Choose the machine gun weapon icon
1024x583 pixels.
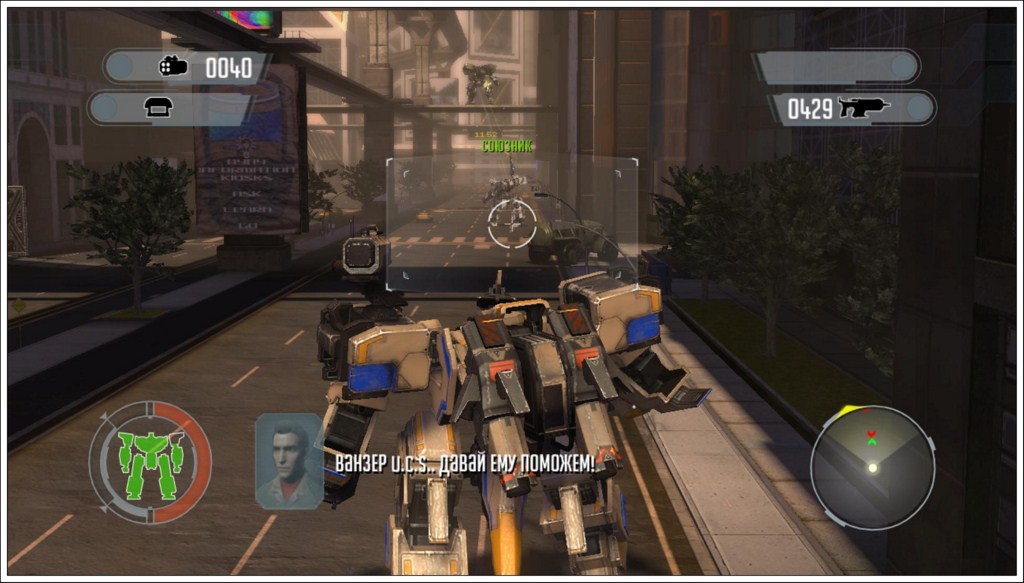tap(864, 108)
